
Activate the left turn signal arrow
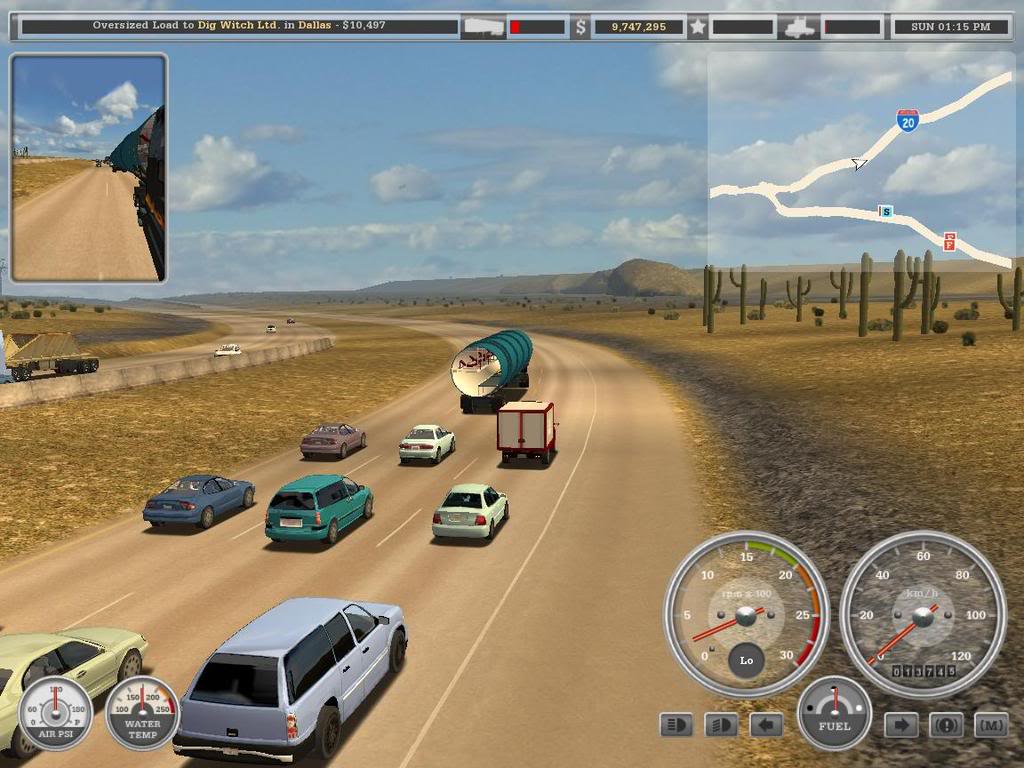pyautogui.click(x=766, y=724)
